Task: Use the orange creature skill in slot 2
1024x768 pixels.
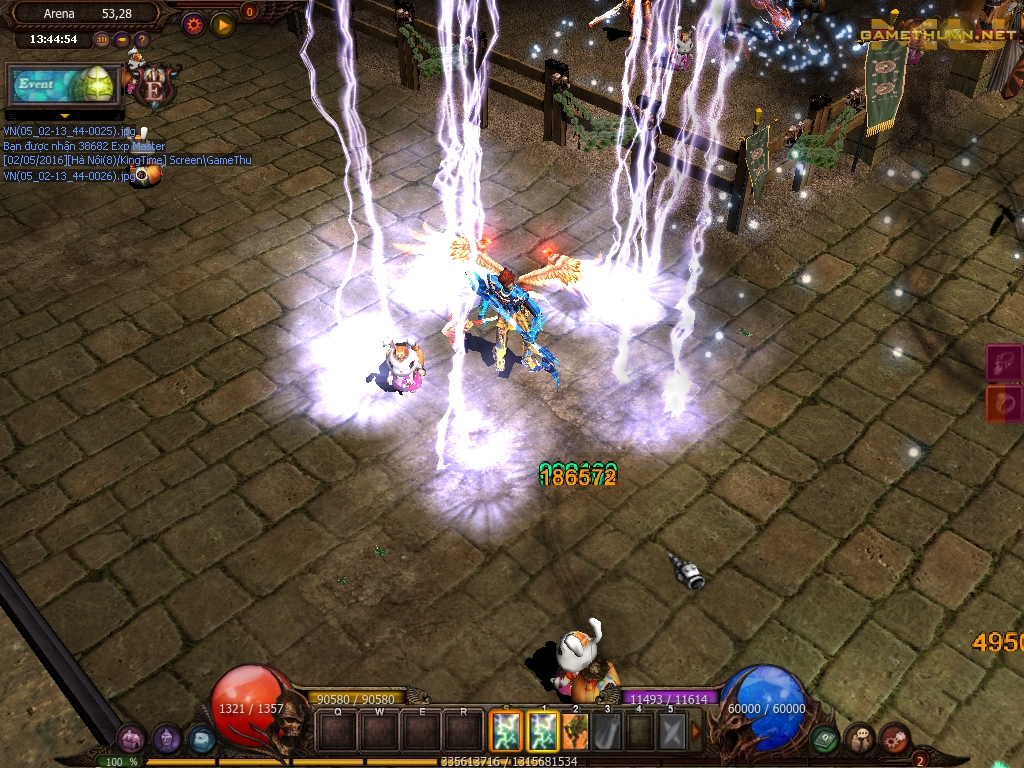Action: (577, 731)
